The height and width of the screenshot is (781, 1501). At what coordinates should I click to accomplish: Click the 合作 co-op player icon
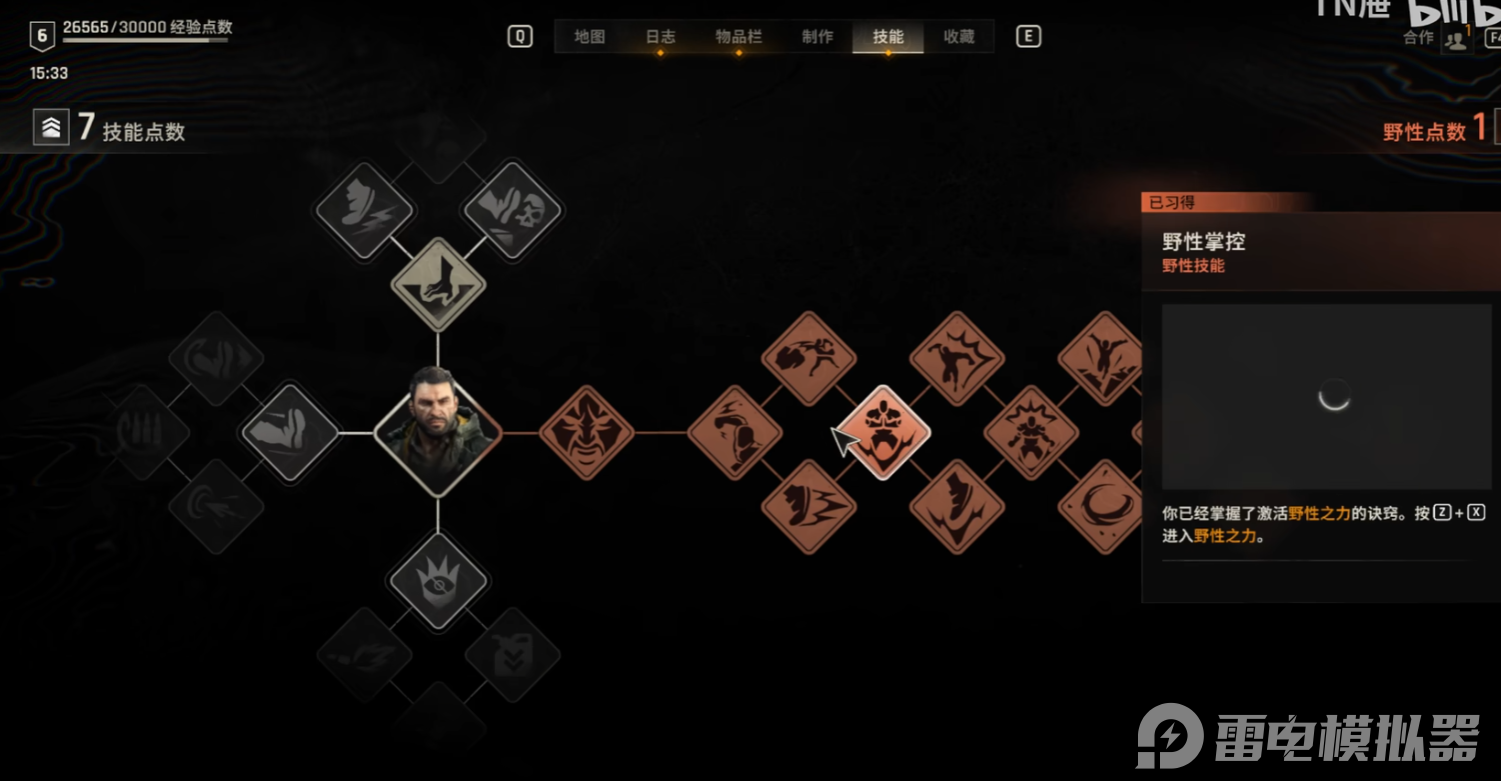[1456, 40]
